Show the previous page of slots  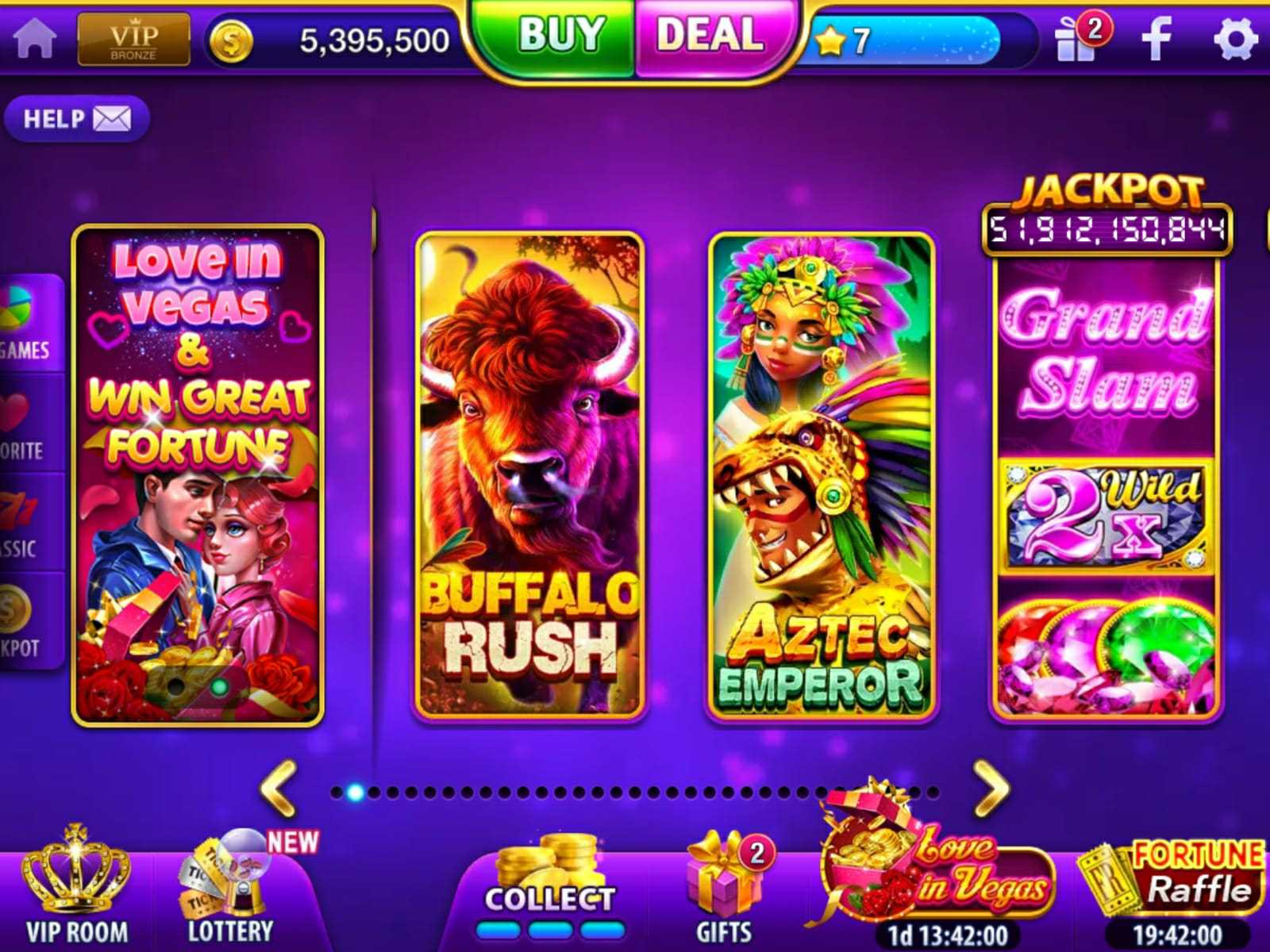pyautogui.click(x=279, y=788)
